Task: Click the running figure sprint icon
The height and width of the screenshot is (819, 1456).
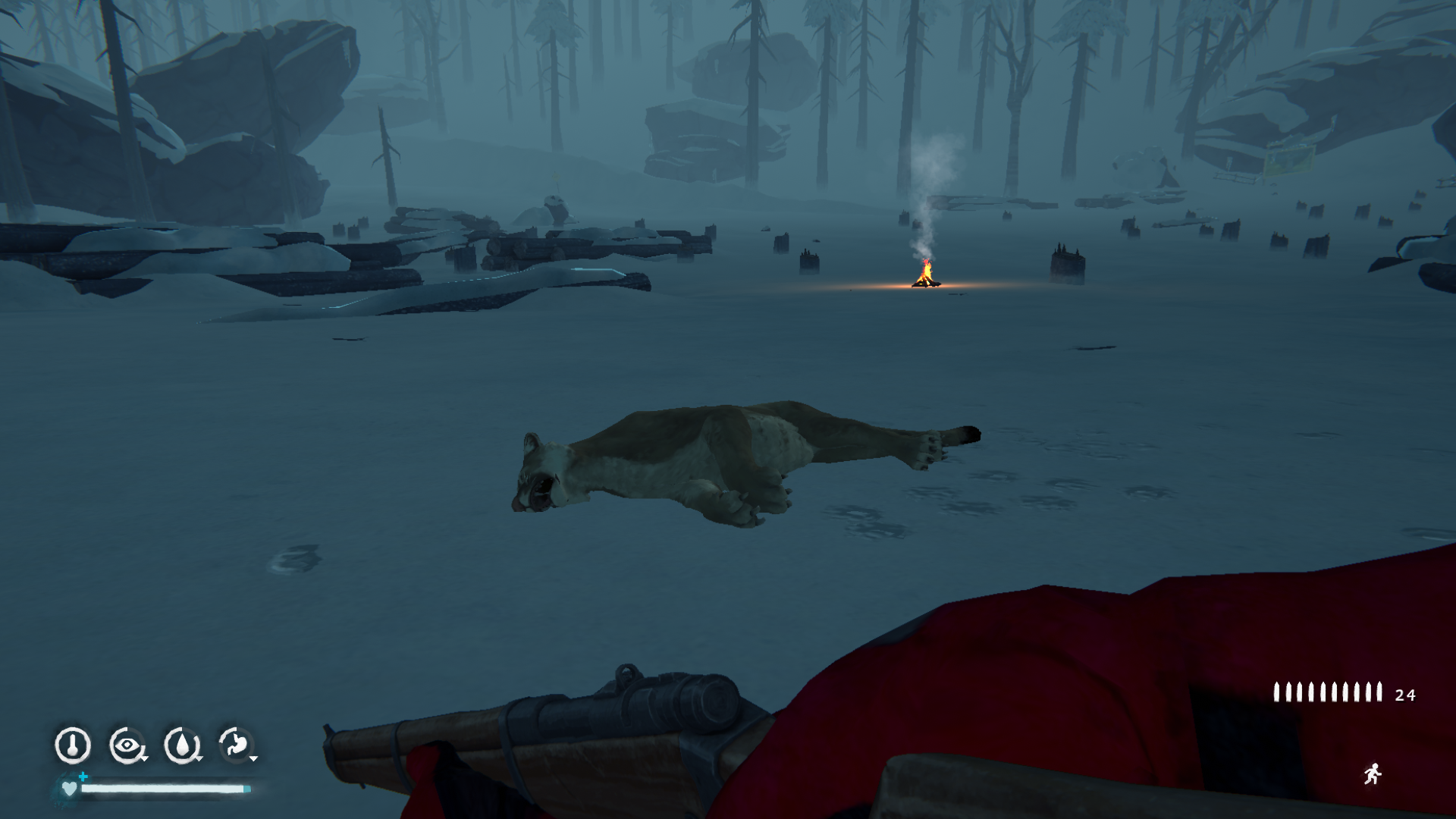Action: (x=1372, y=774)
